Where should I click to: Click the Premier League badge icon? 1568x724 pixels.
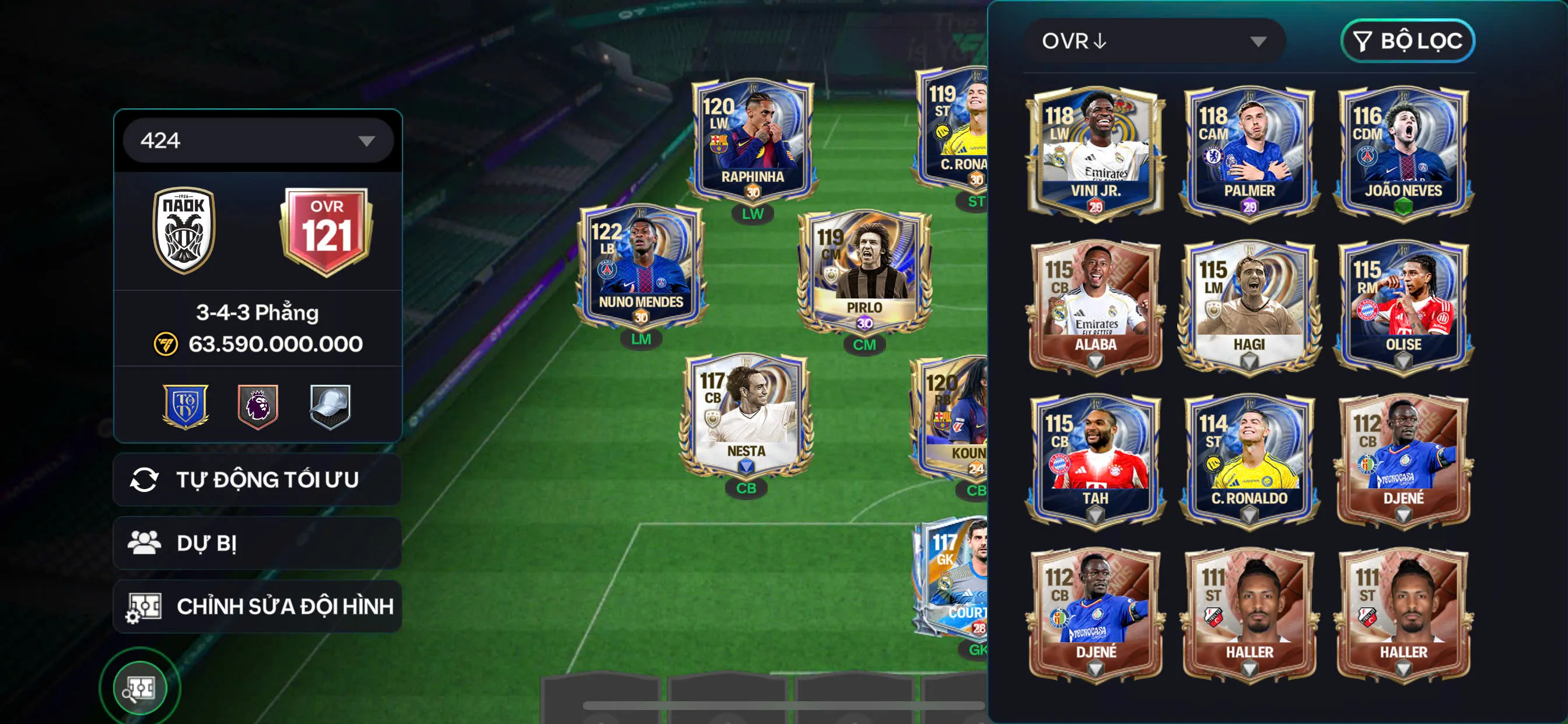[x=258, y=409]
